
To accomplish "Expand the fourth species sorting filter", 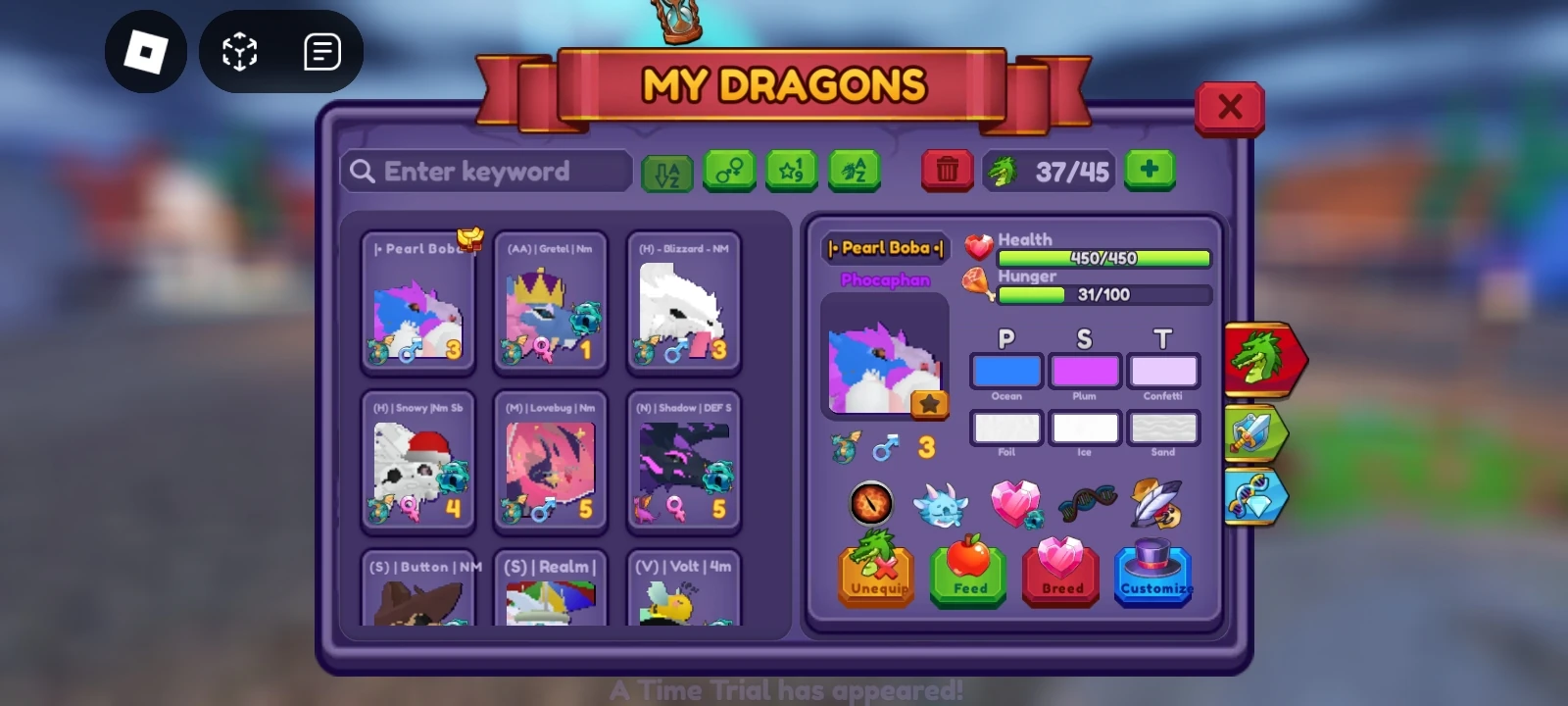I will coord(852,171).
